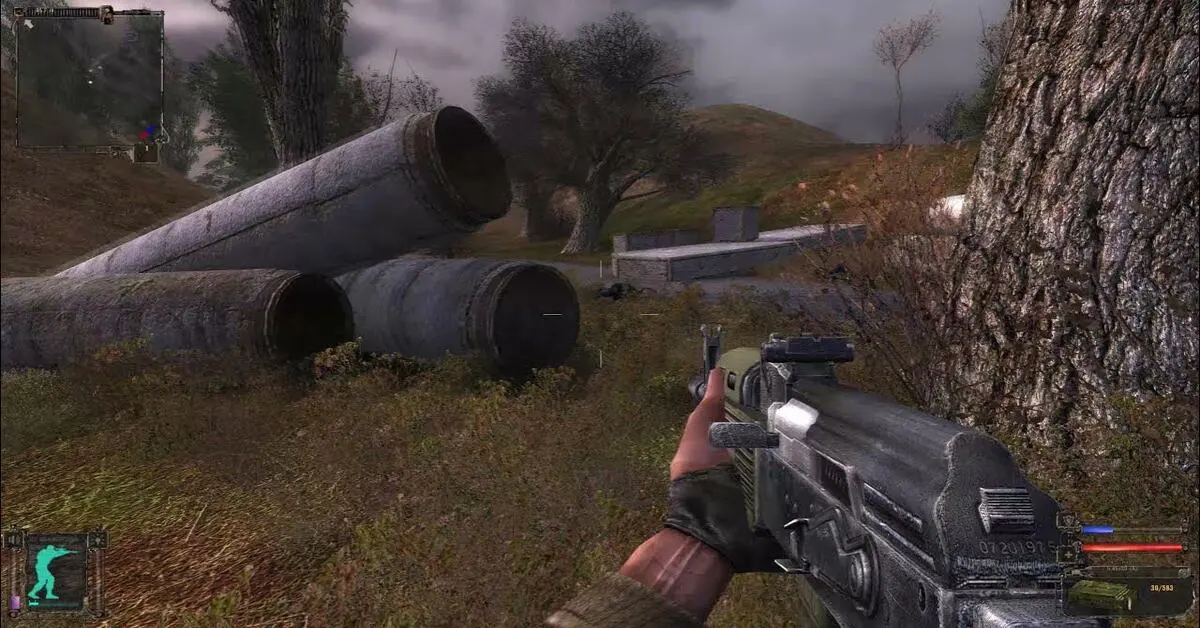Click the minimap in the corner

tap(89, 79)
